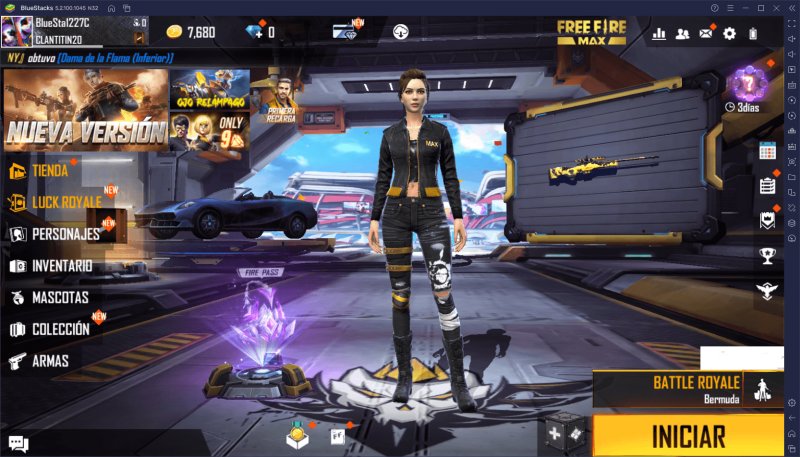
Task: Open the mail envelope icon
Action: 706,33
